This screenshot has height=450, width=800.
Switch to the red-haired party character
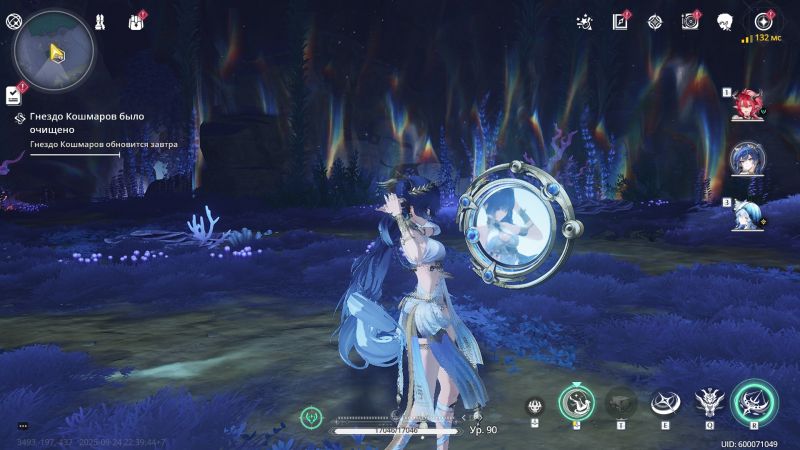point(748,104)
